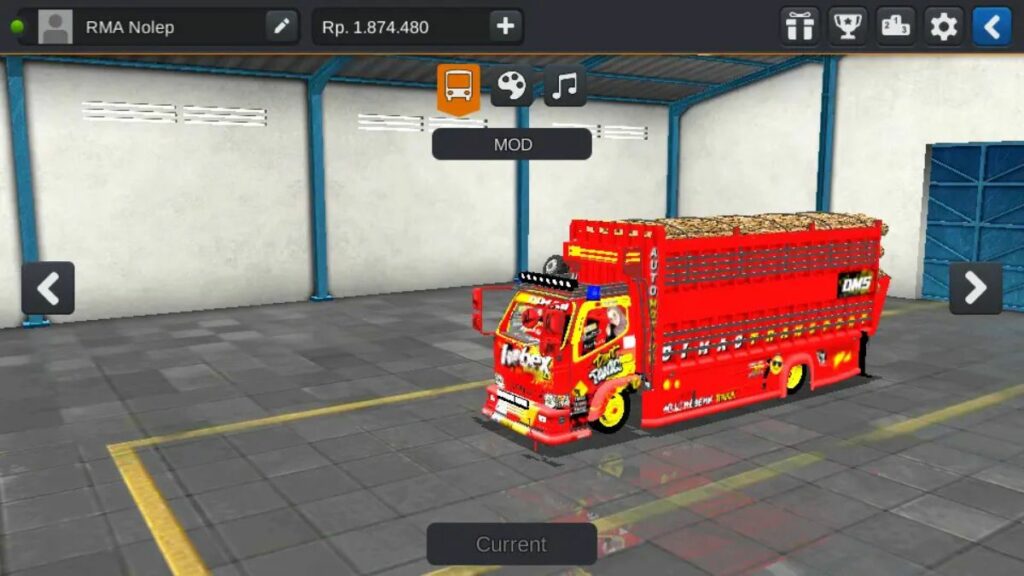Switch to the bus vehicle tab
1024x576 pixels.
(459, 87)
